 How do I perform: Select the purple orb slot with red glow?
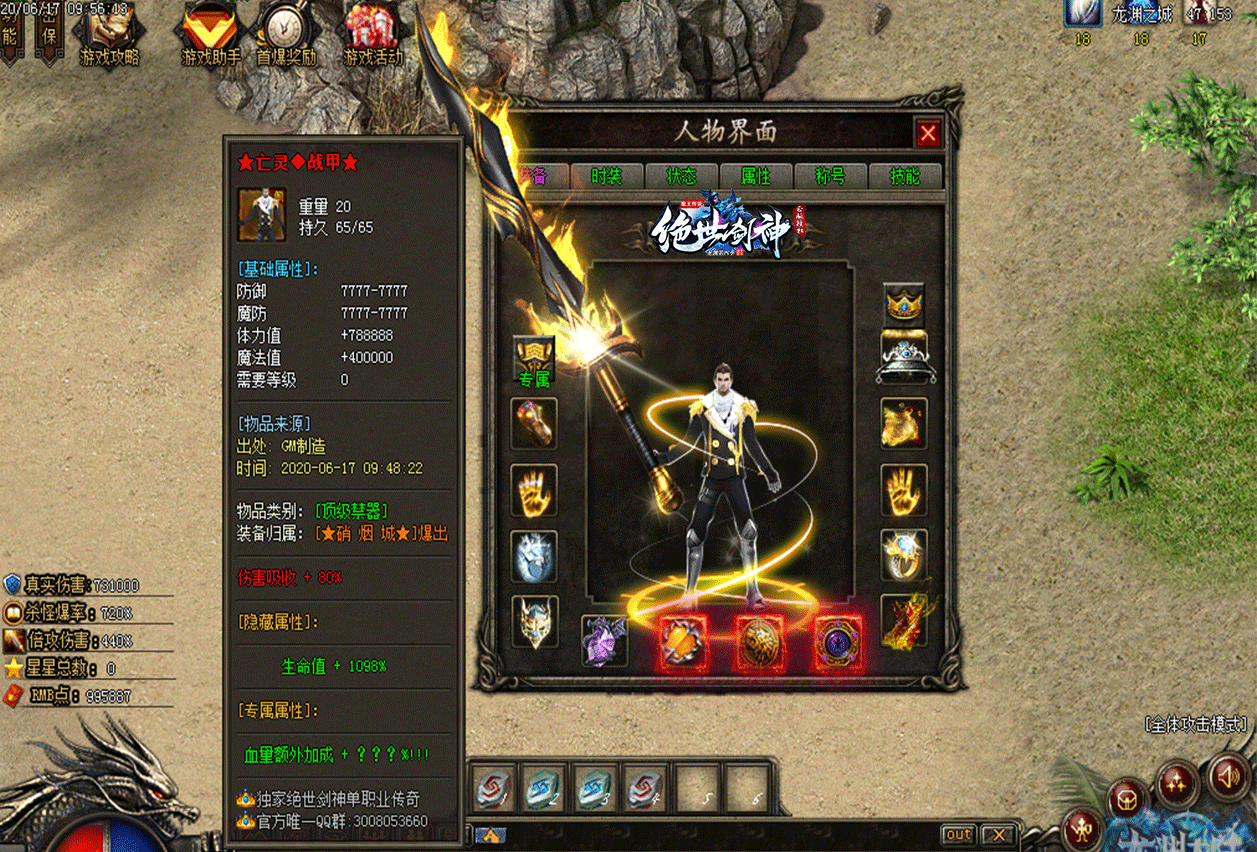836,642
